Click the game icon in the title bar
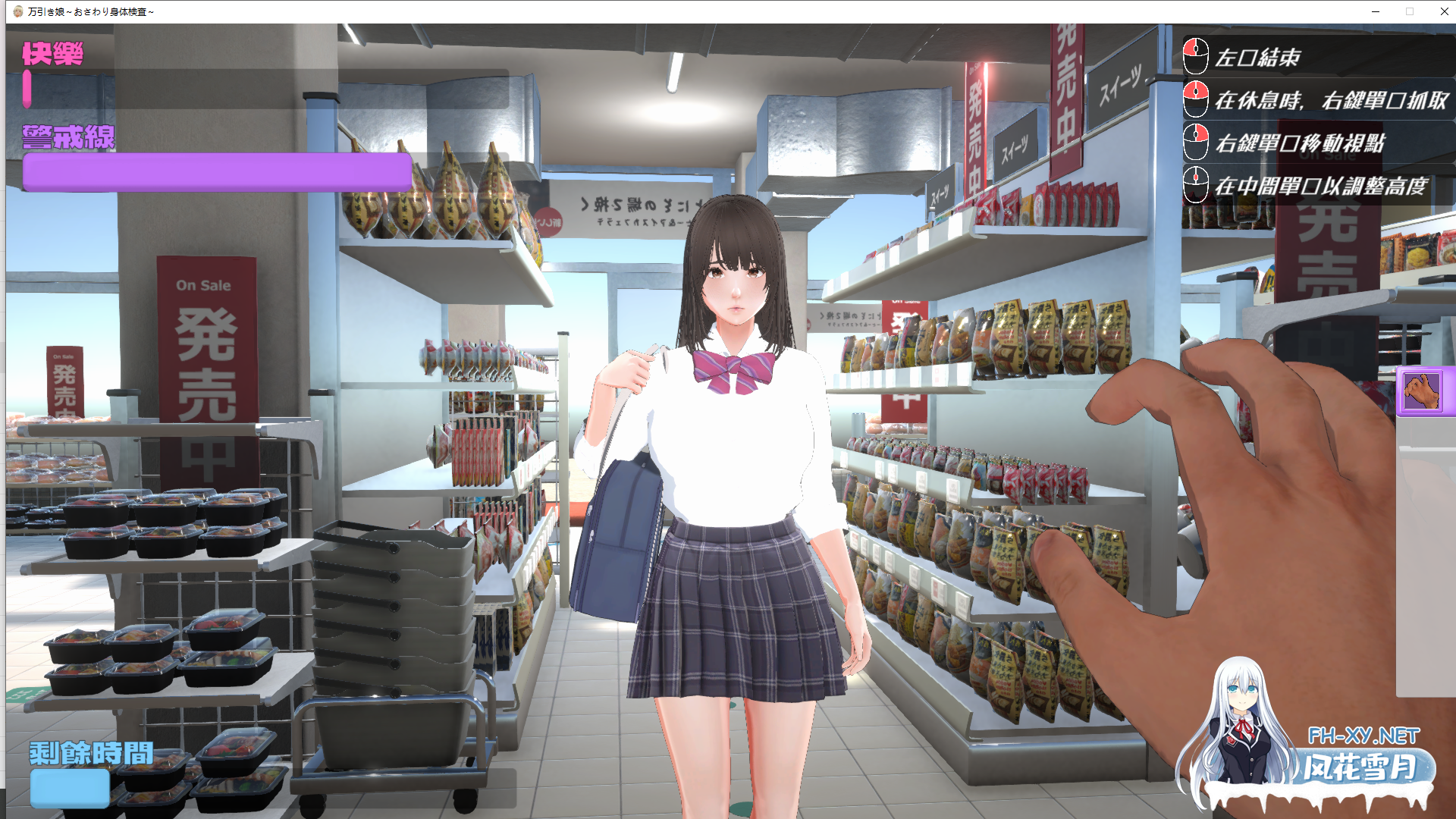This screenshot has width=1456, height=819. pyautogui.click(x=17, y=11)
